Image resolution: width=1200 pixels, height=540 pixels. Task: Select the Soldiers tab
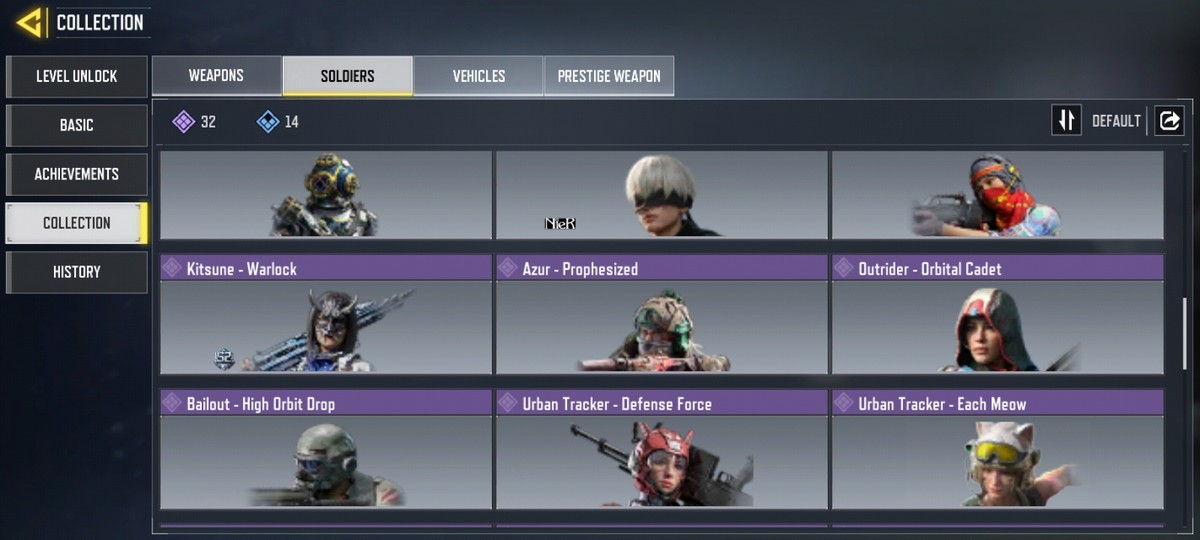pos(348,76)
